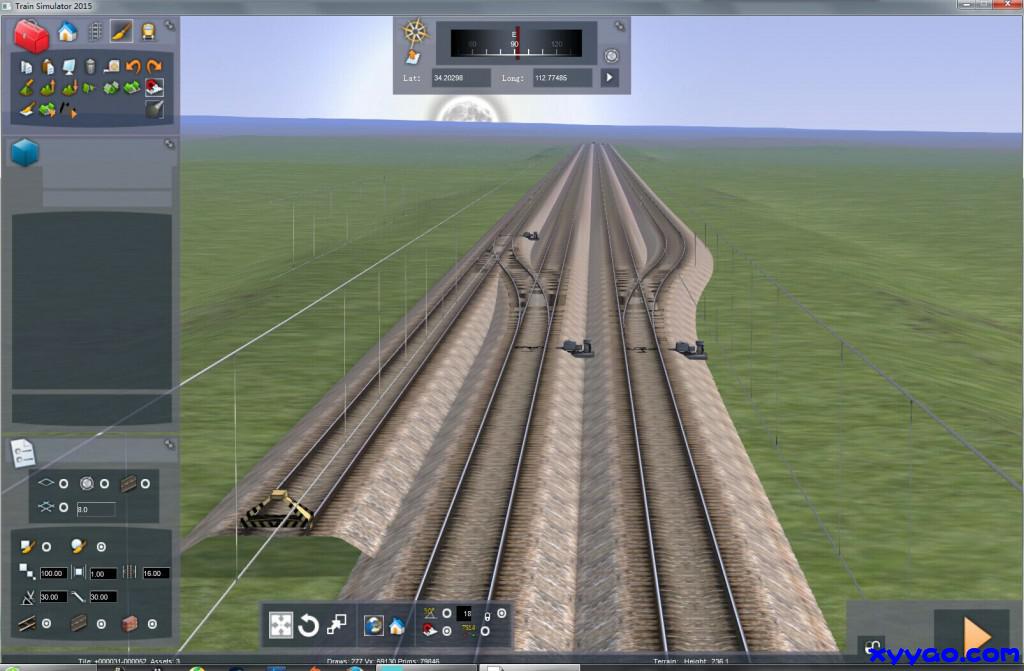The height and width of the screenshot is (671, 1024).
Task: Click the trash can delete icon
Action: (x=90, y=67)
